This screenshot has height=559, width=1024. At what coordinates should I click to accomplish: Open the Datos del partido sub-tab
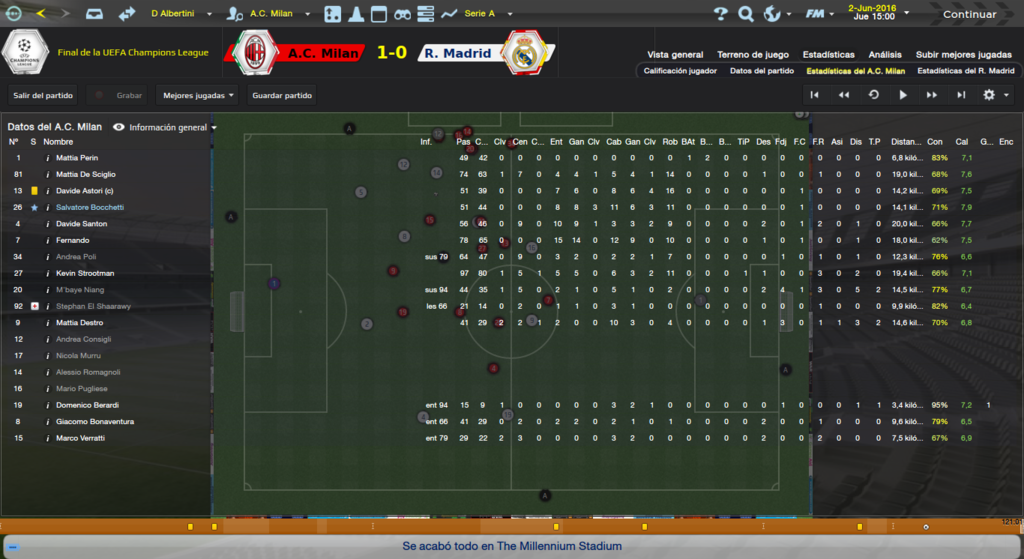[761, 72]
